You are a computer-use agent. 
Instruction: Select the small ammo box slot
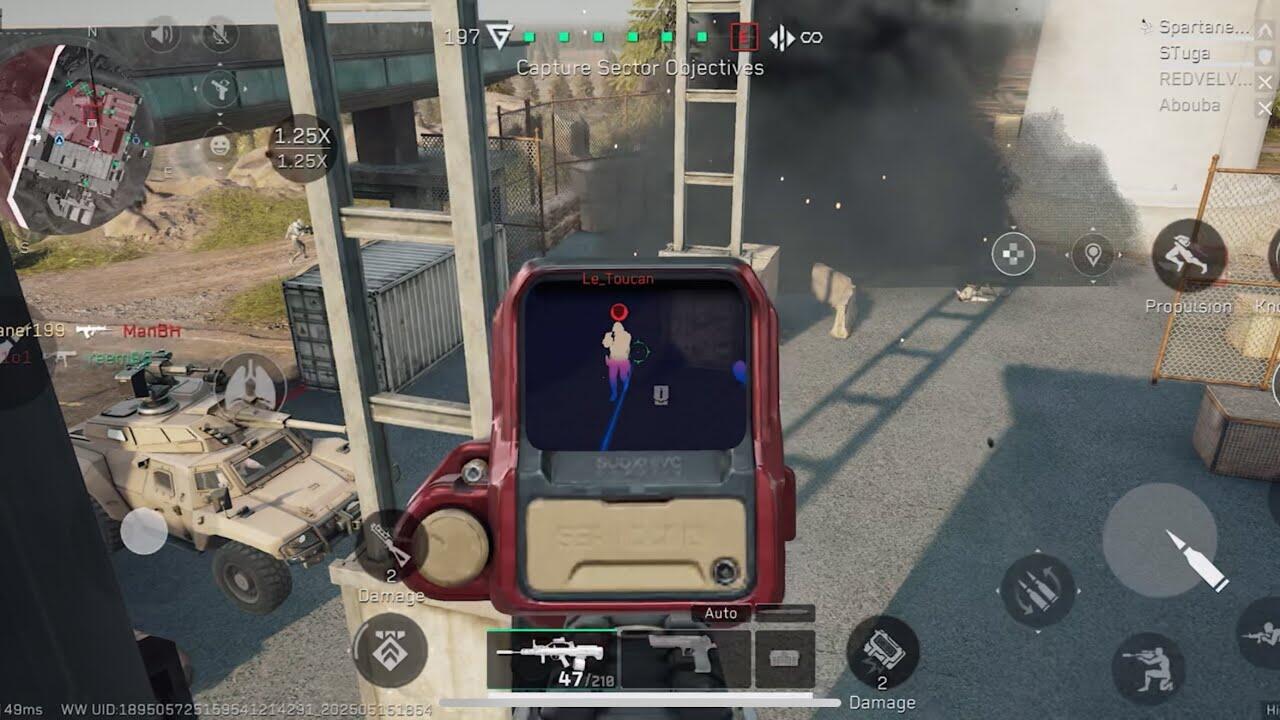pos(784,660)
